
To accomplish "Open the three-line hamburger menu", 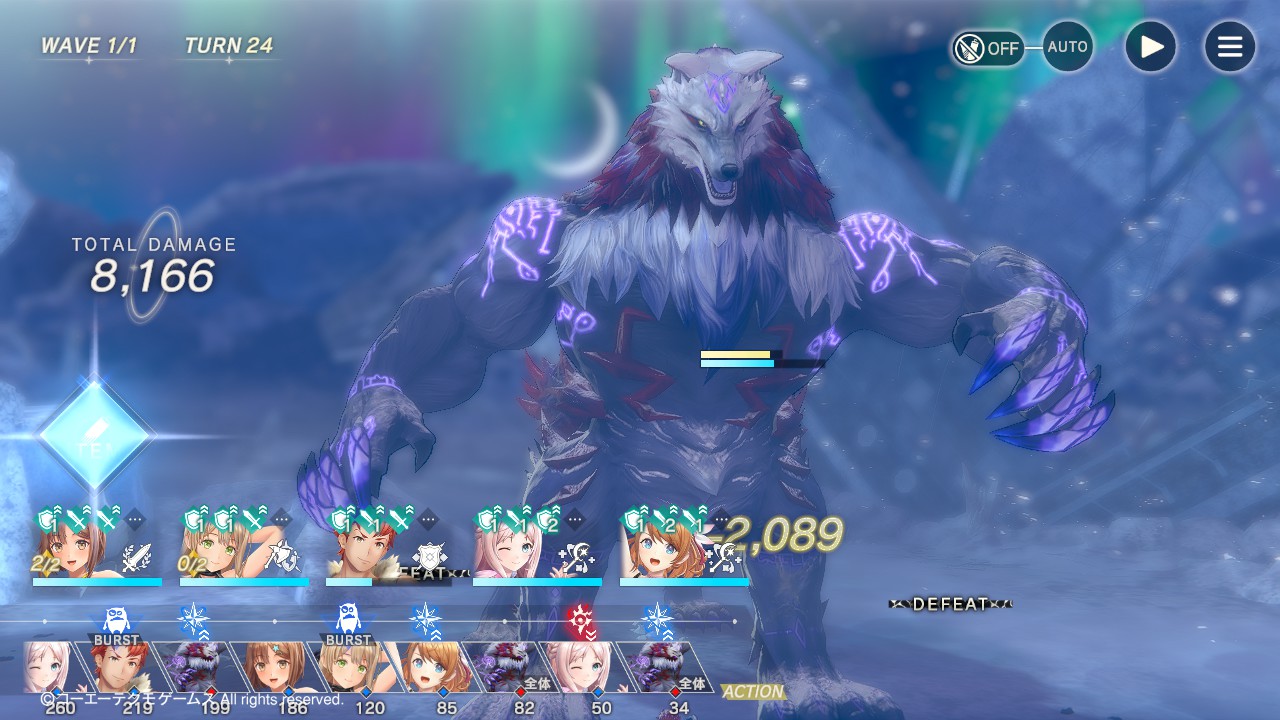I will 1229,47.
